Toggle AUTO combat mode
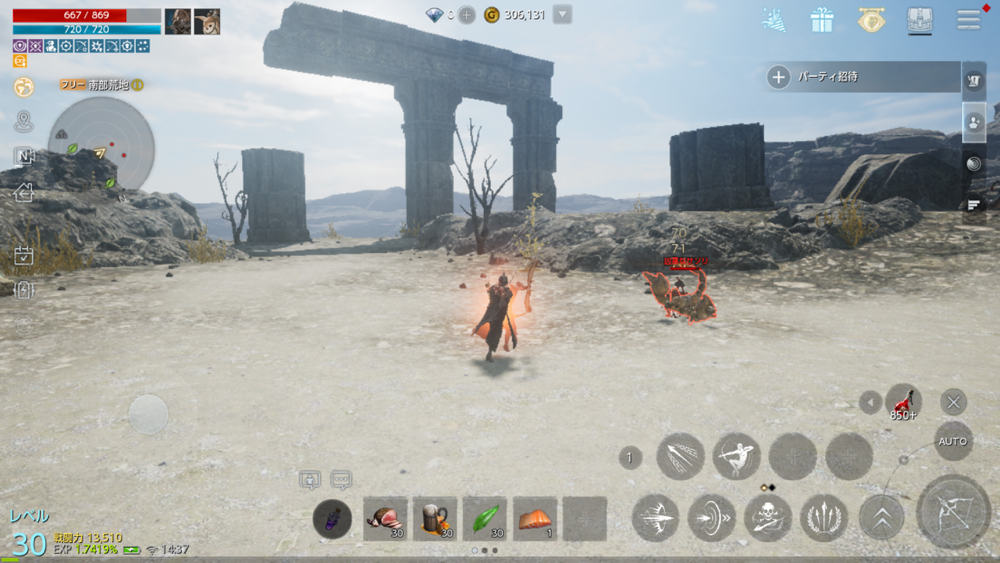The image size is (1000, 563). click(x=953, y=441)
